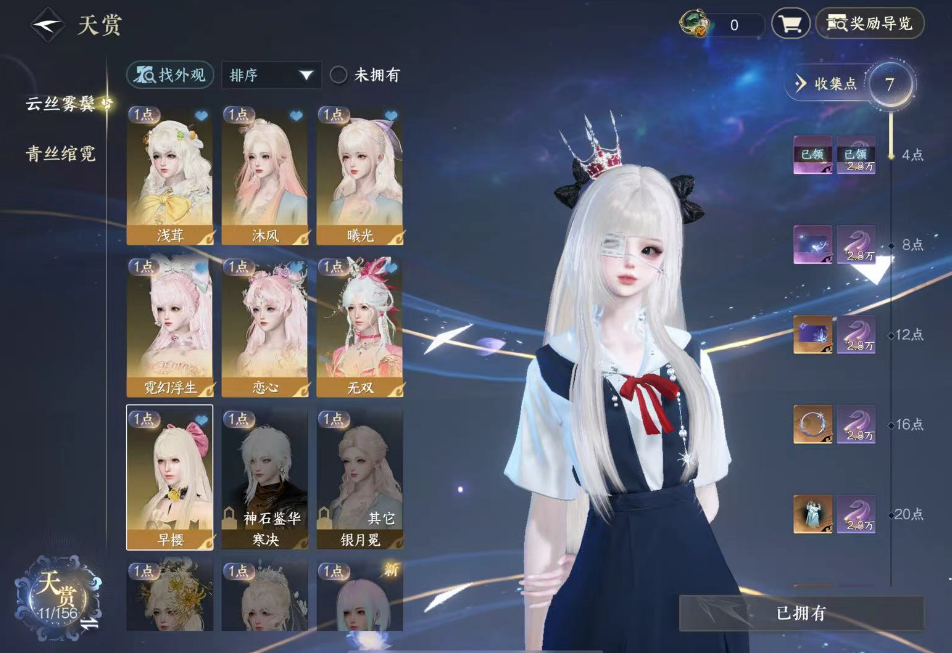Click the 已拥有 owned button
This screenshot has height=653, width=952.
[801, 613]
